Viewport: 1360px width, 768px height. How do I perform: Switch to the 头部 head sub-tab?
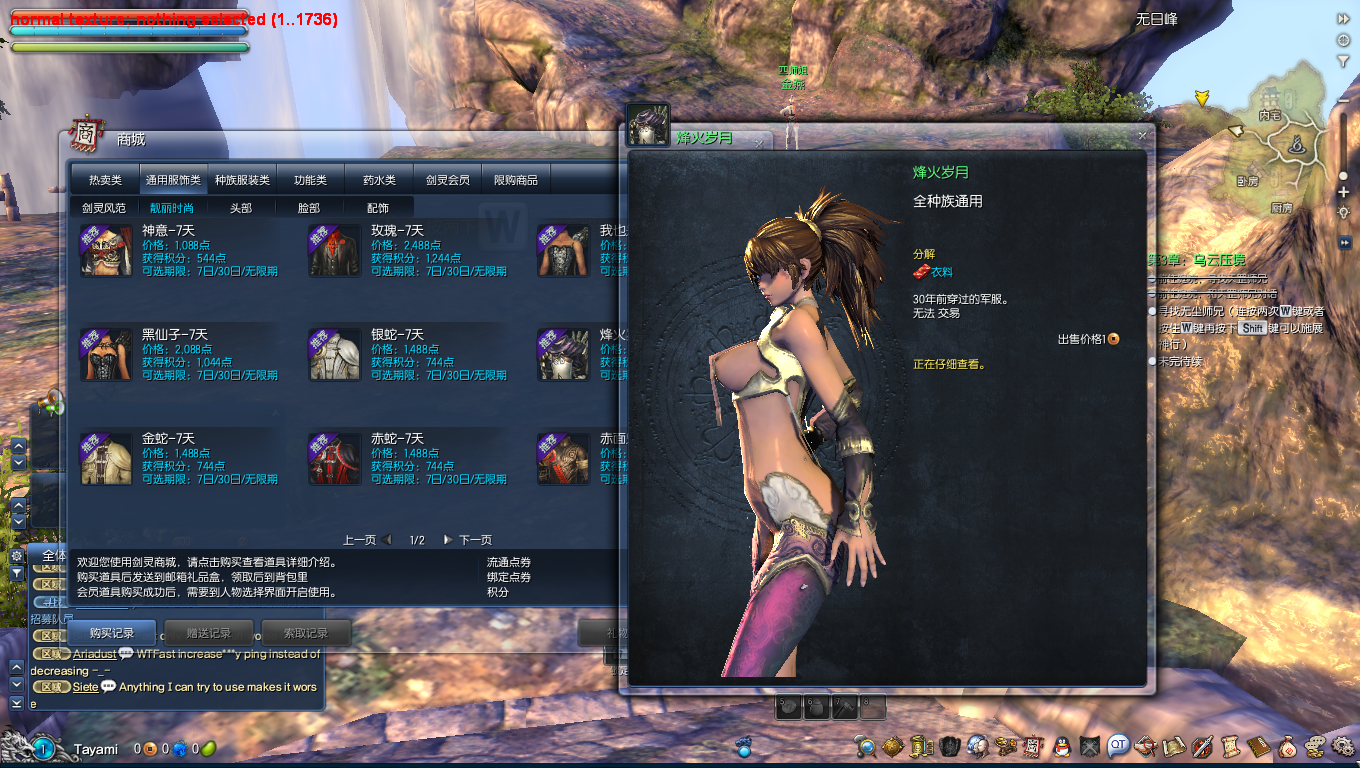[x=241, y=208]
